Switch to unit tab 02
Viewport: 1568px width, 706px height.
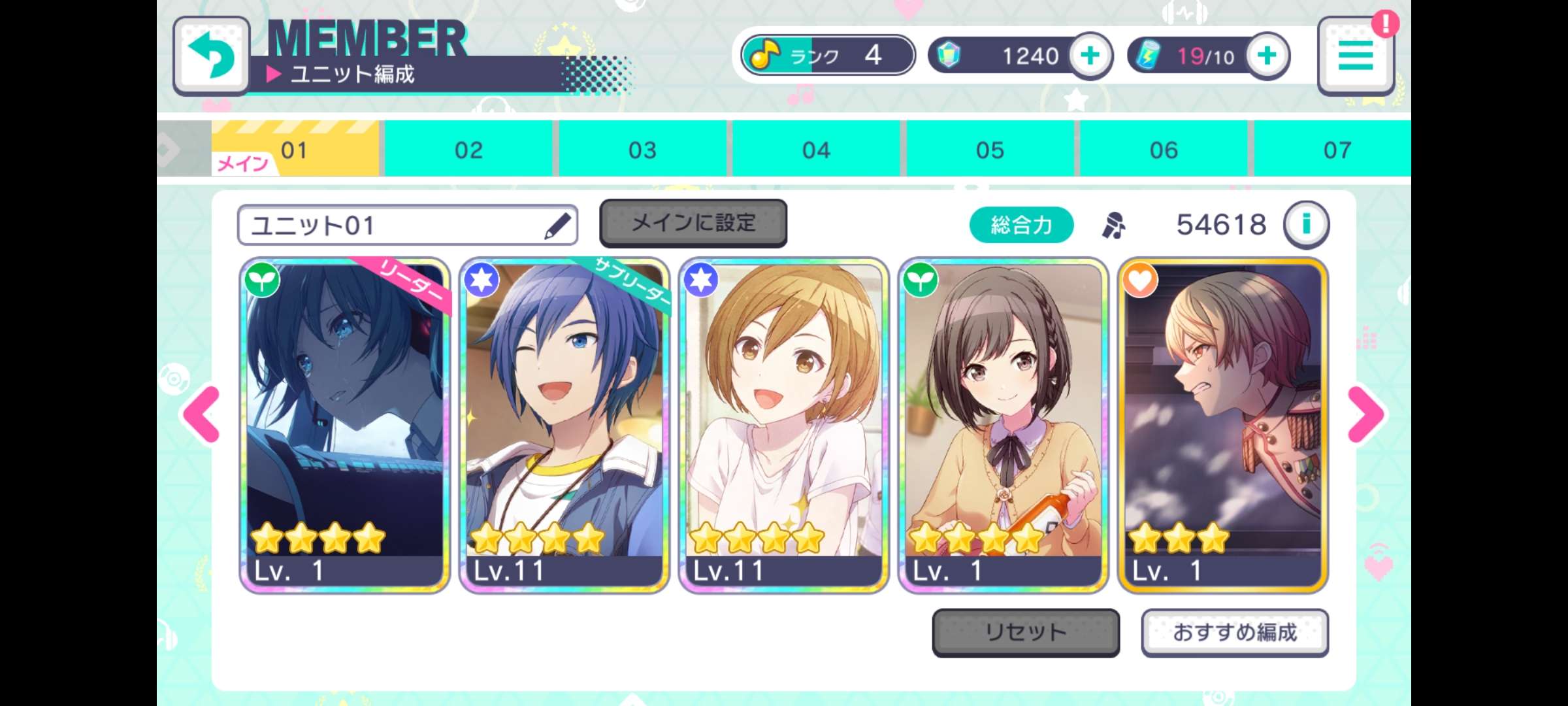click(x=467, y=149)
